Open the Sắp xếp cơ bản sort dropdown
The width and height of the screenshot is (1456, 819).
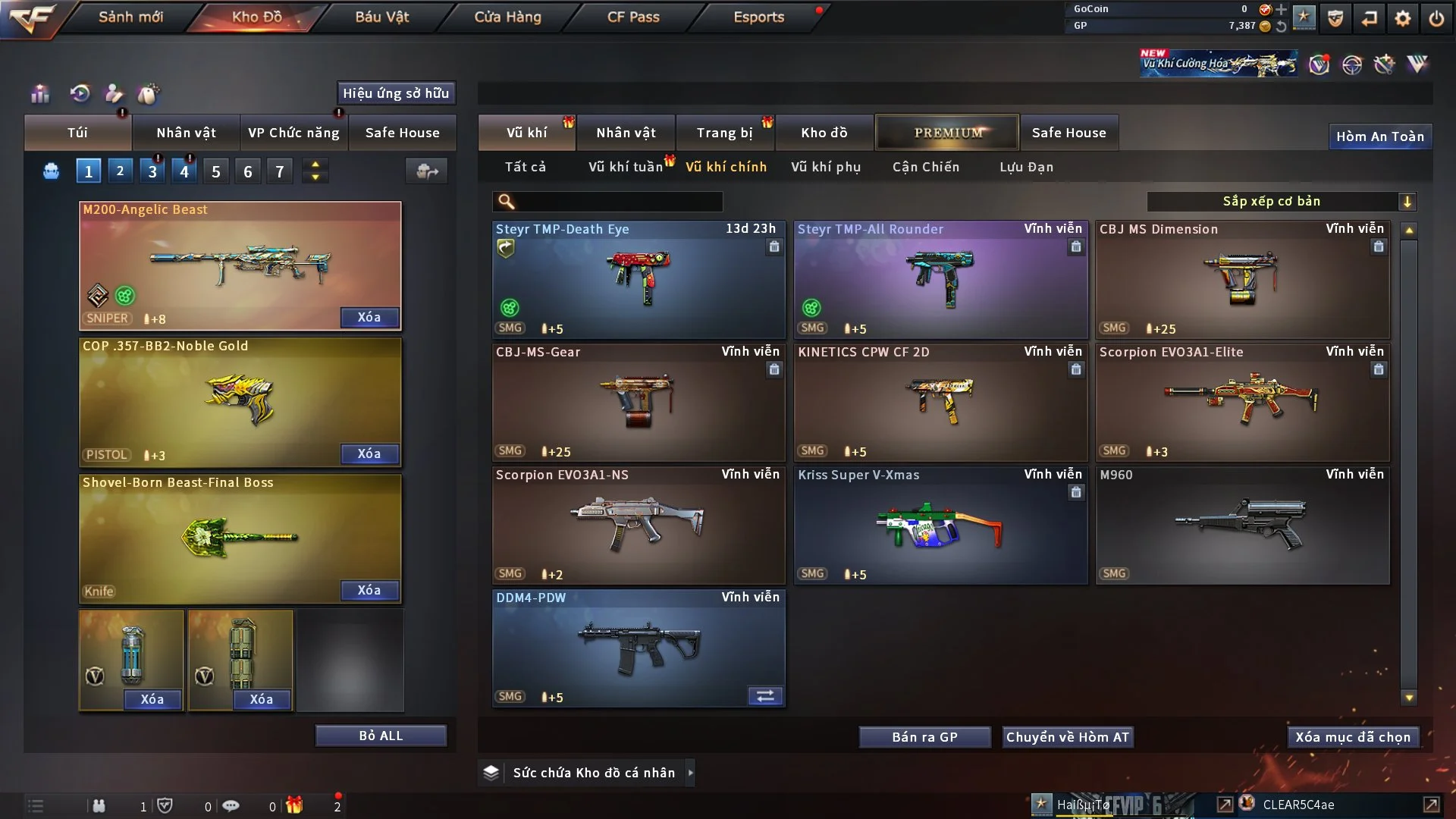click(x=1281, y=202)
